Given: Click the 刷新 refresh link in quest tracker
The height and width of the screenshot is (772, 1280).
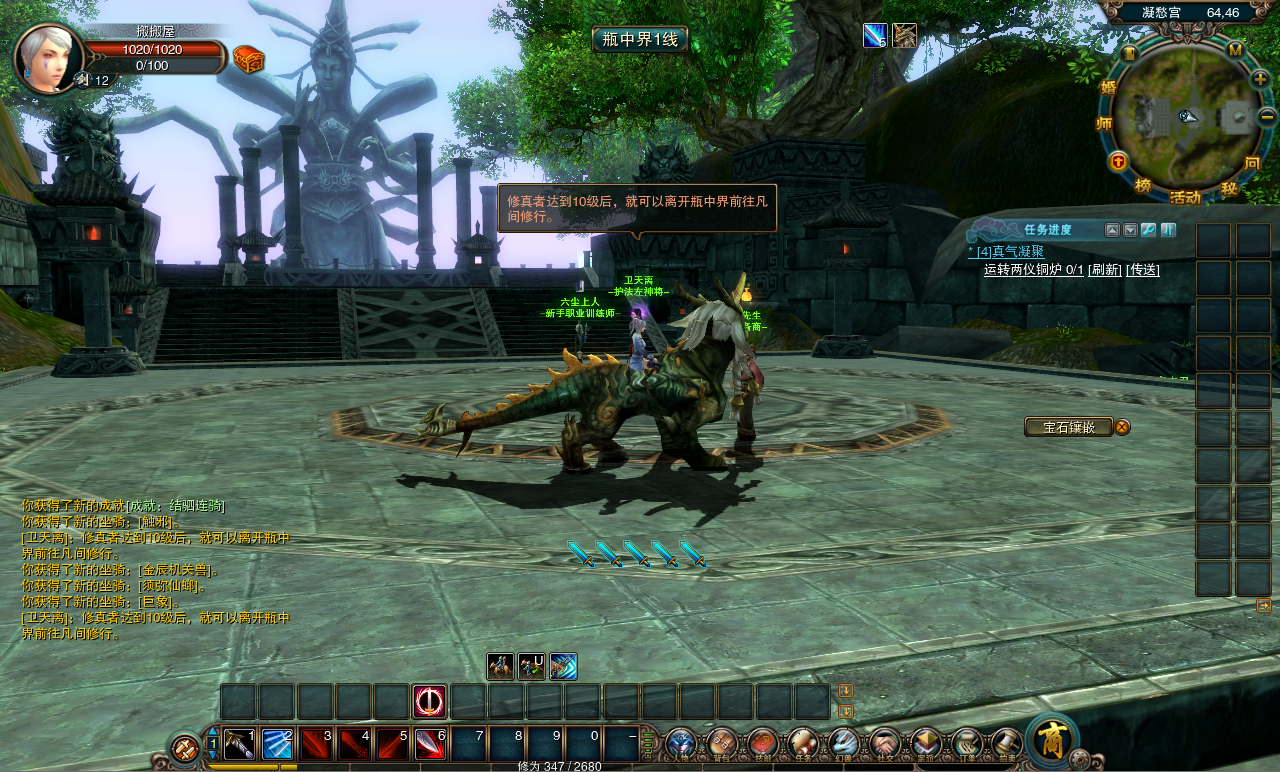Looking at the screenshot, I should pos(1105,269).
